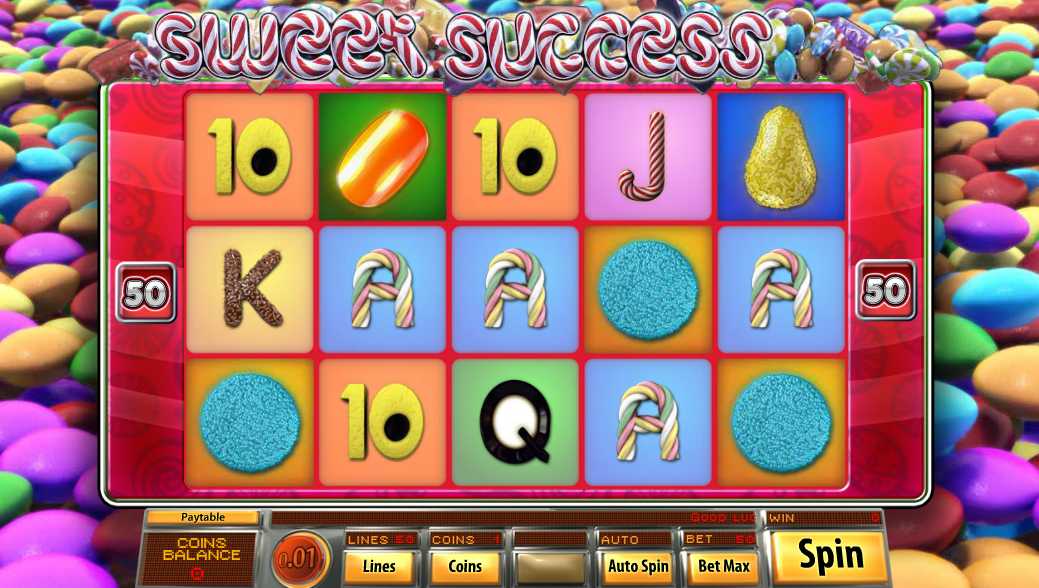
Task: Click the blank gold button beside Coins
Action: pos(551,566)
